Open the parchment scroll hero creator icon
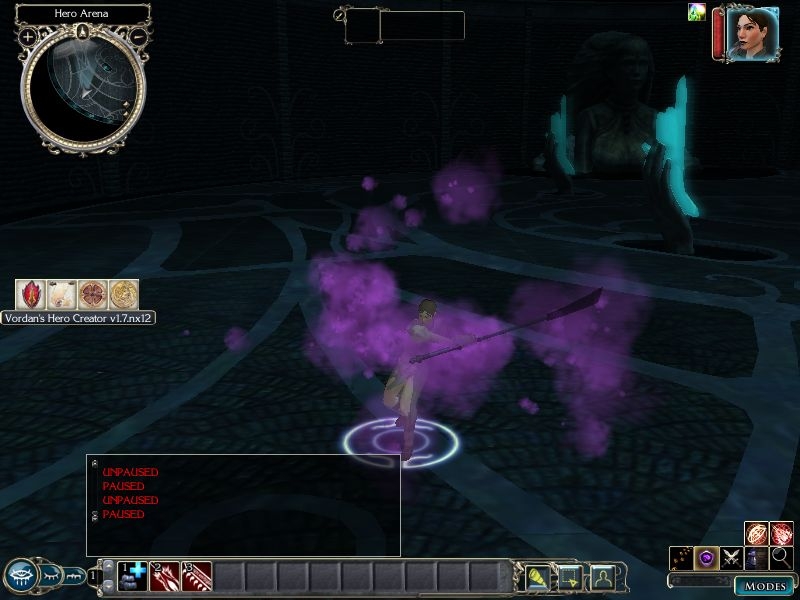Screen dimensions: 800x600 [61, 294]
